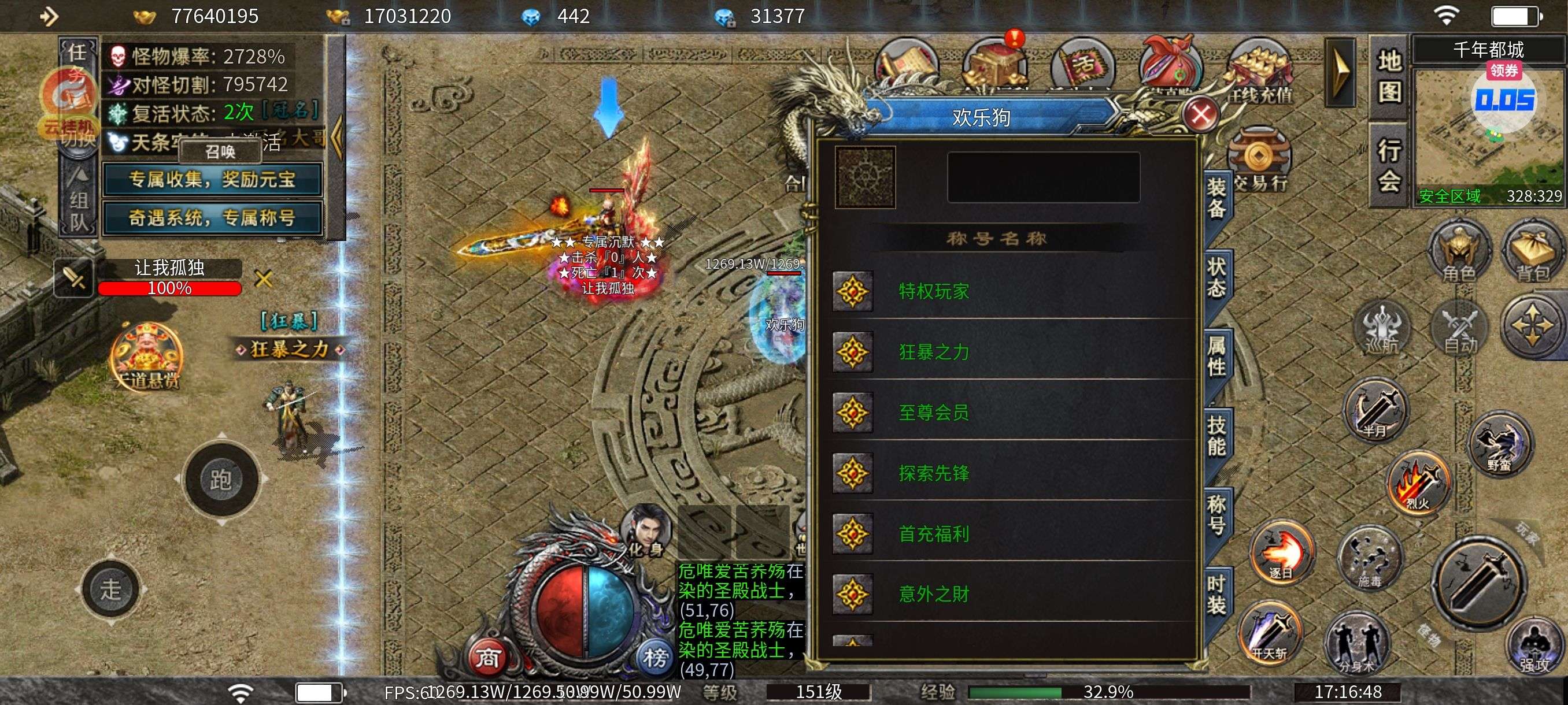The height and width of the screenshot is (705, 1568).
Task: Select the 首充福利 title row
Action: coord(1011,533)
